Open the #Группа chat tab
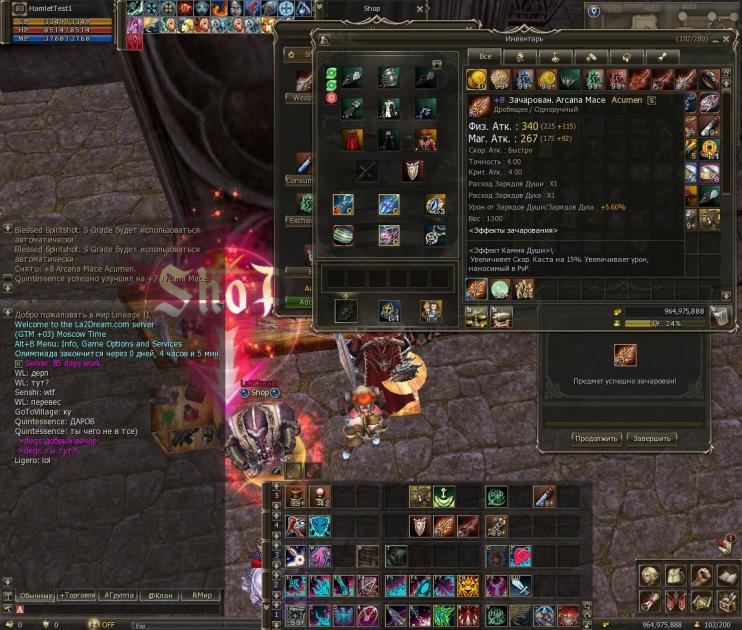This screenshot has height=630, width=742. tap(120, 595)
